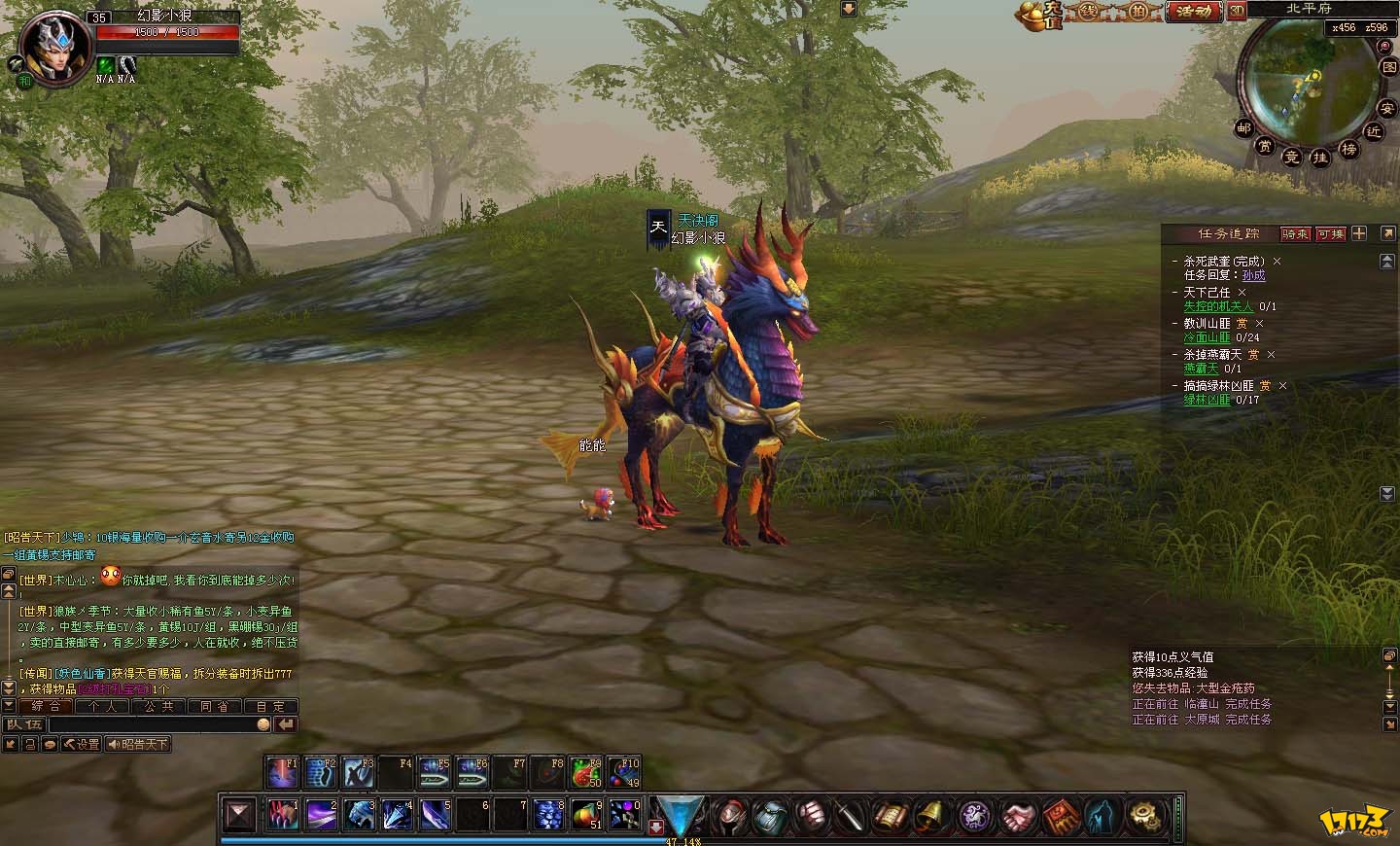The width and height of the screenshot is (1400, 846).
Task: Activate the blue lion skill in slot 8
Action: point(548,814)
